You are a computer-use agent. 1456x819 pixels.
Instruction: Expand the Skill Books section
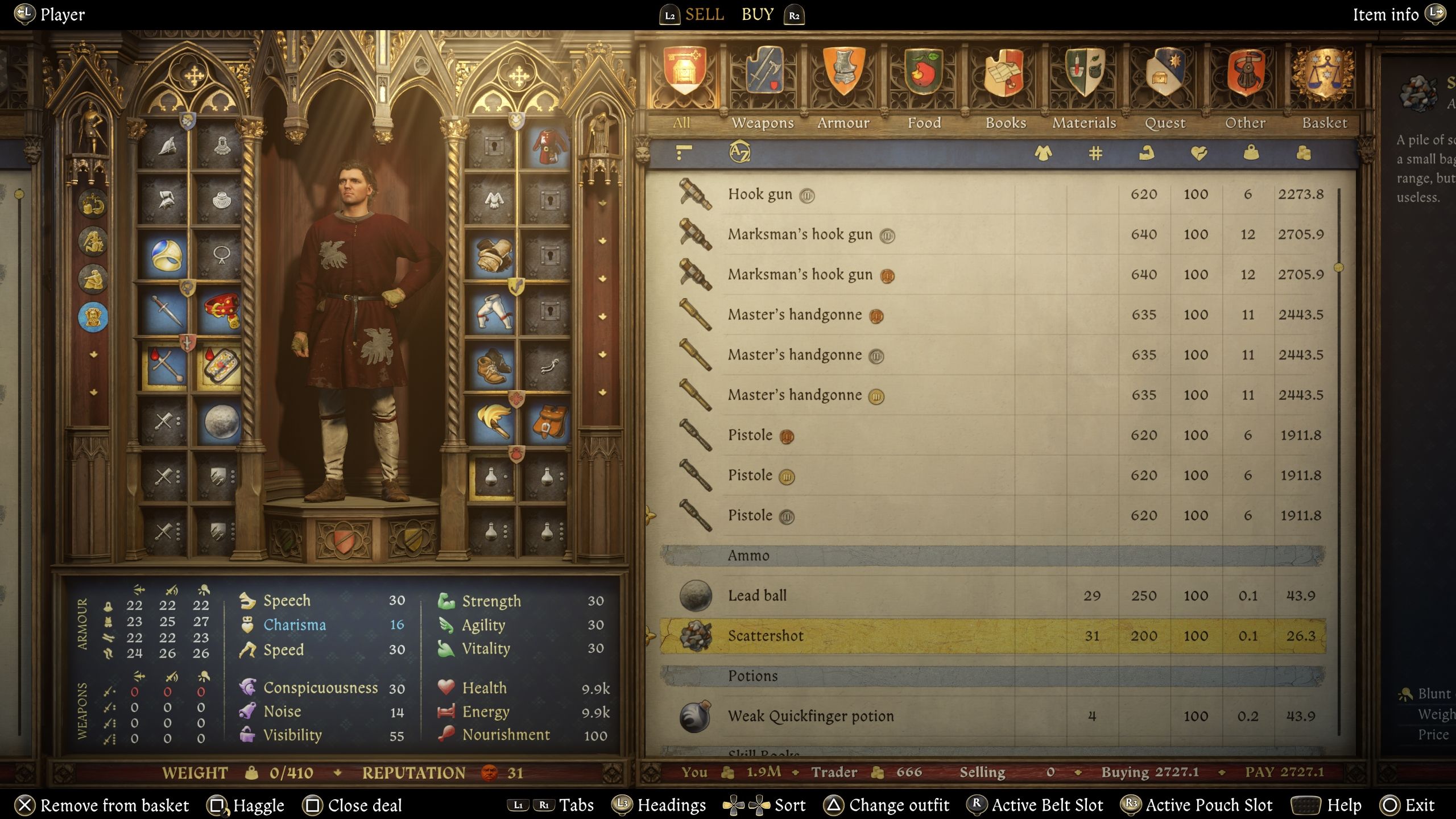click(x=765, y=754)
